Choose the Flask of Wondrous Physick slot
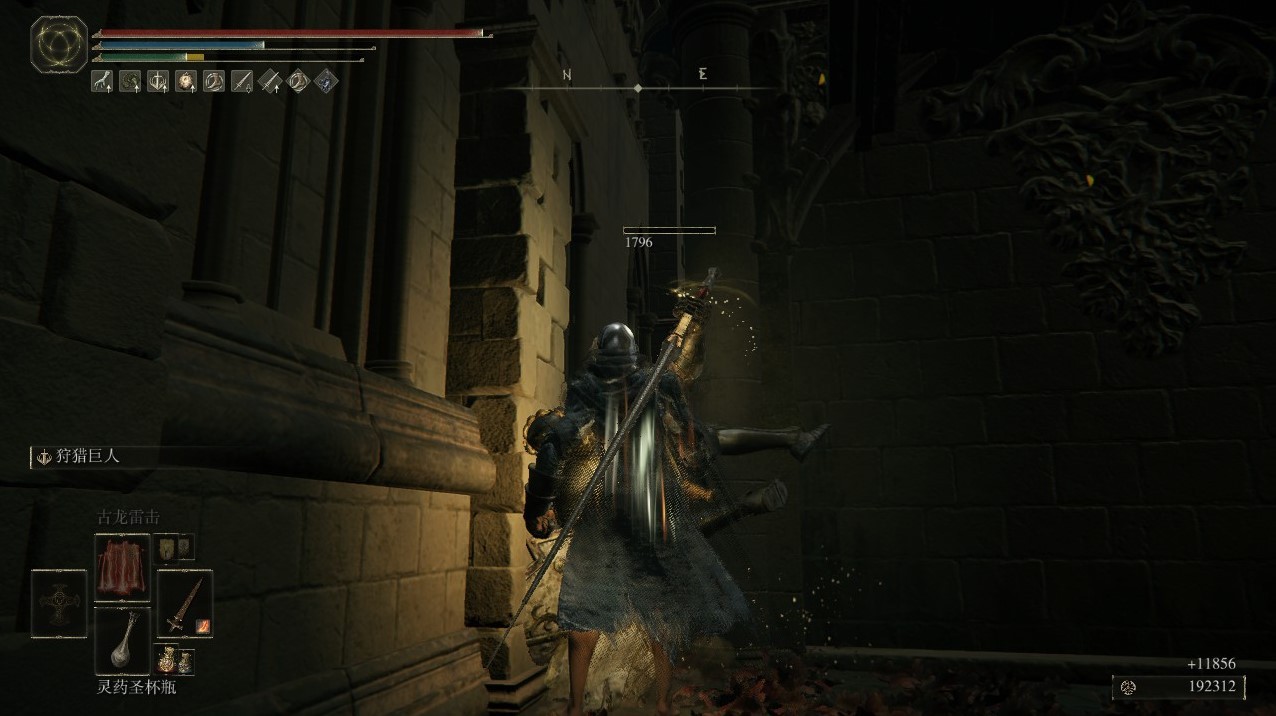1276x716 pixels. point(122,641)
